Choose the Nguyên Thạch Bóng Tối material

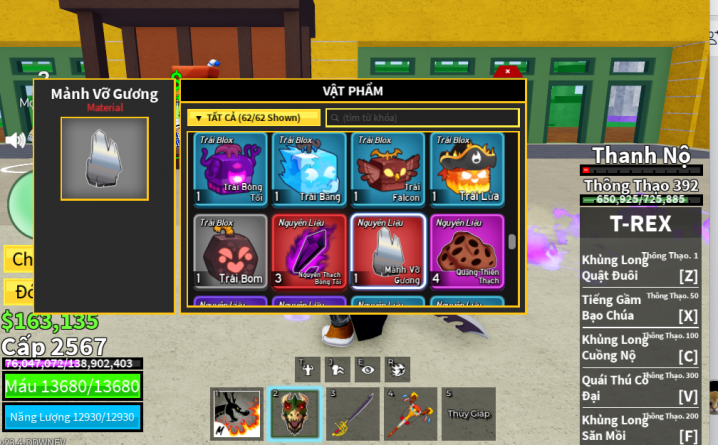[x=308, y=250]
